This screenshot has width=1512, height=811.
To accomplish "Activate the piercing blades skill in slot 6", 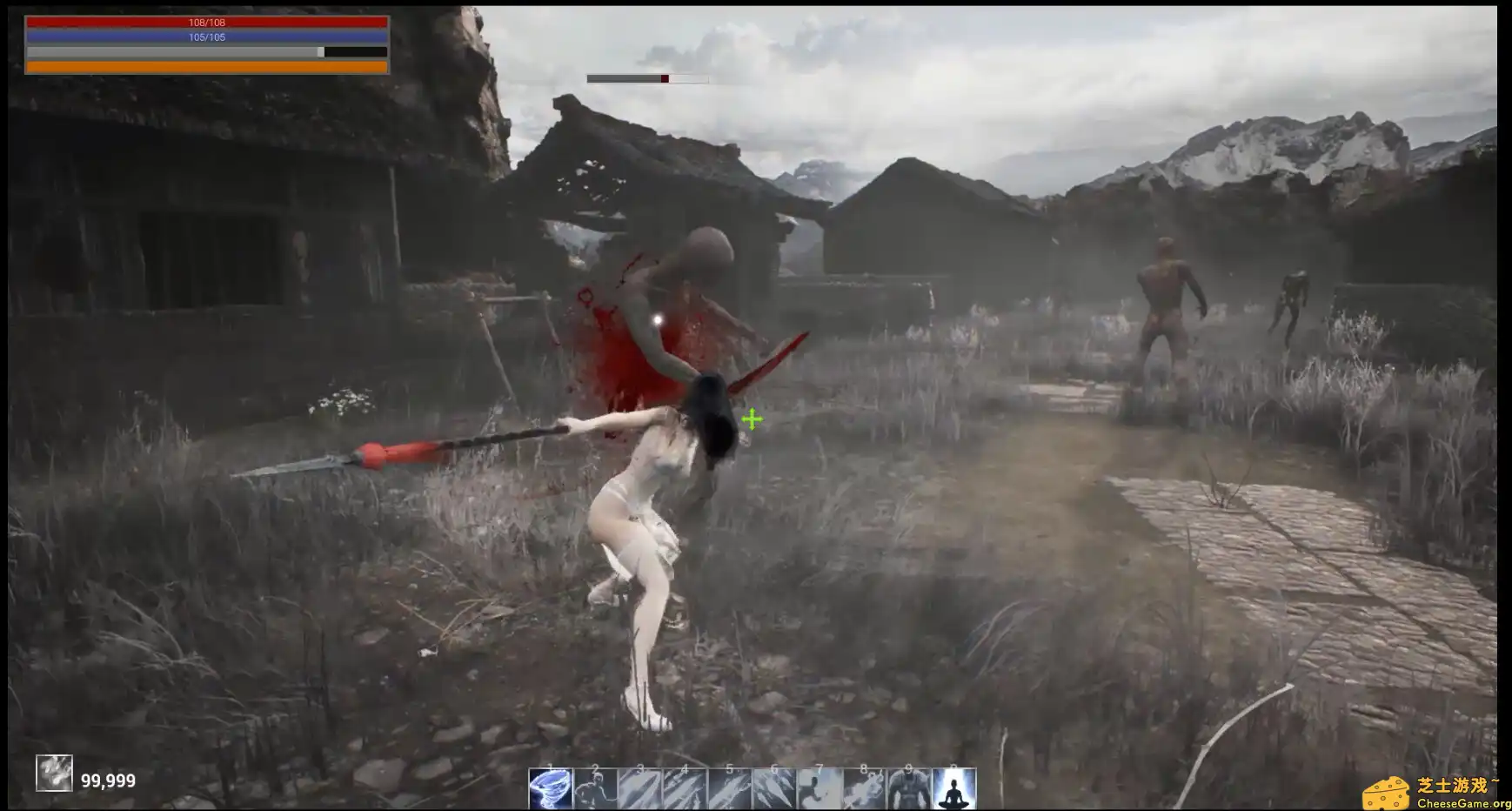I will pyautogui.click(x=773, y=789).
